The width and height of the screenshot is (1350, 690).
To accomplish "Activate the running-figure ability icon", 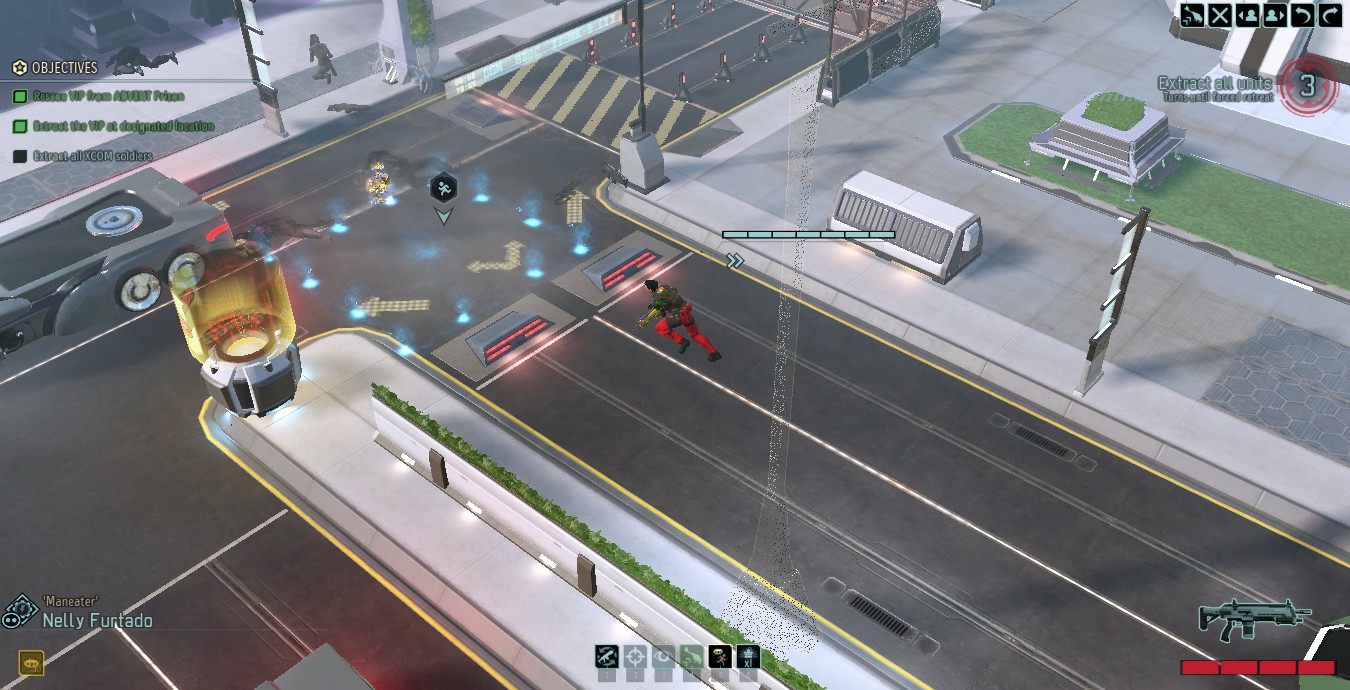I will (719, 657).
